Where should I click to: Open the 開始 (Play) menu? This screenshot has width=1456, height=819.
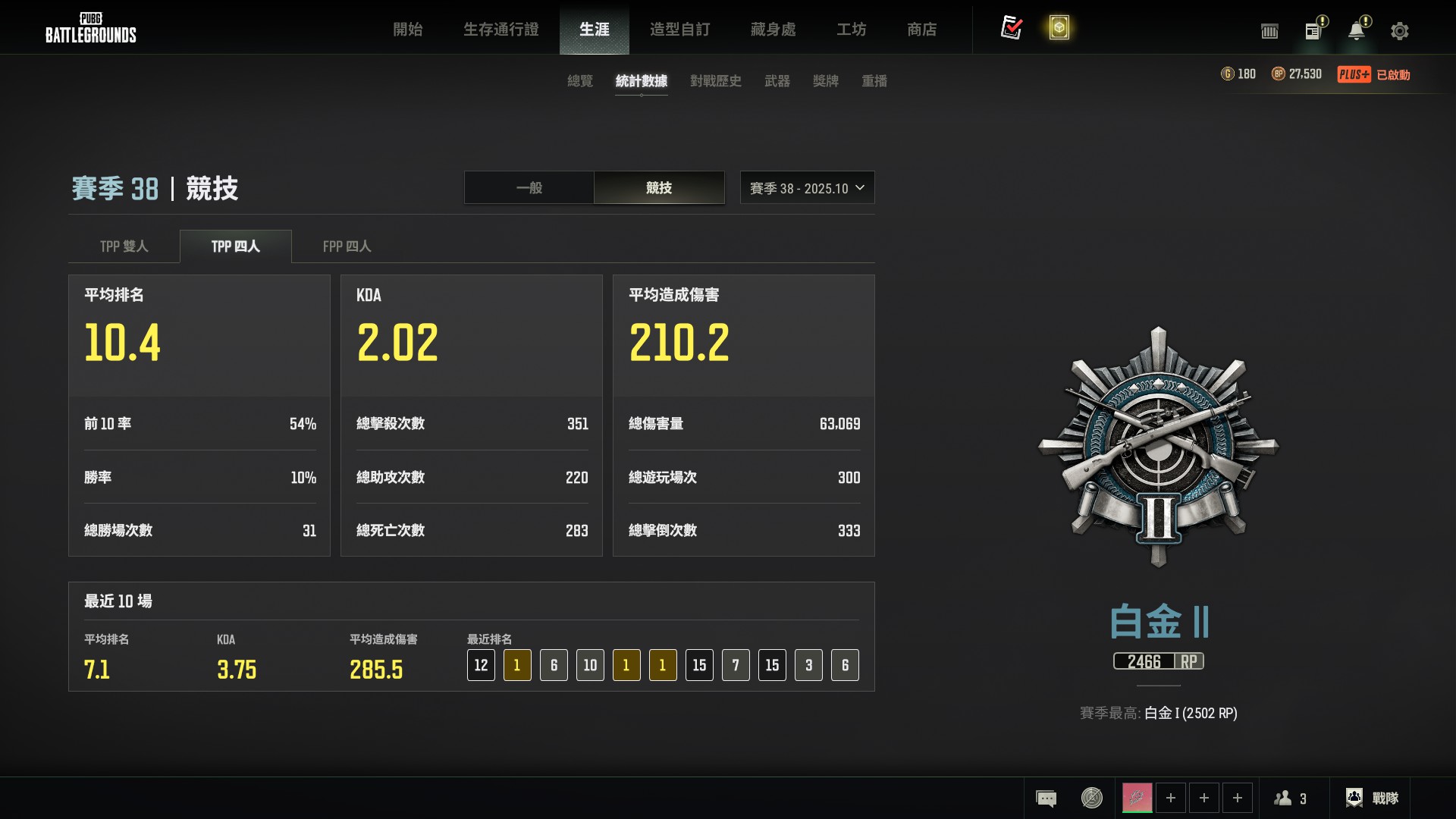(x=407, y=30)
